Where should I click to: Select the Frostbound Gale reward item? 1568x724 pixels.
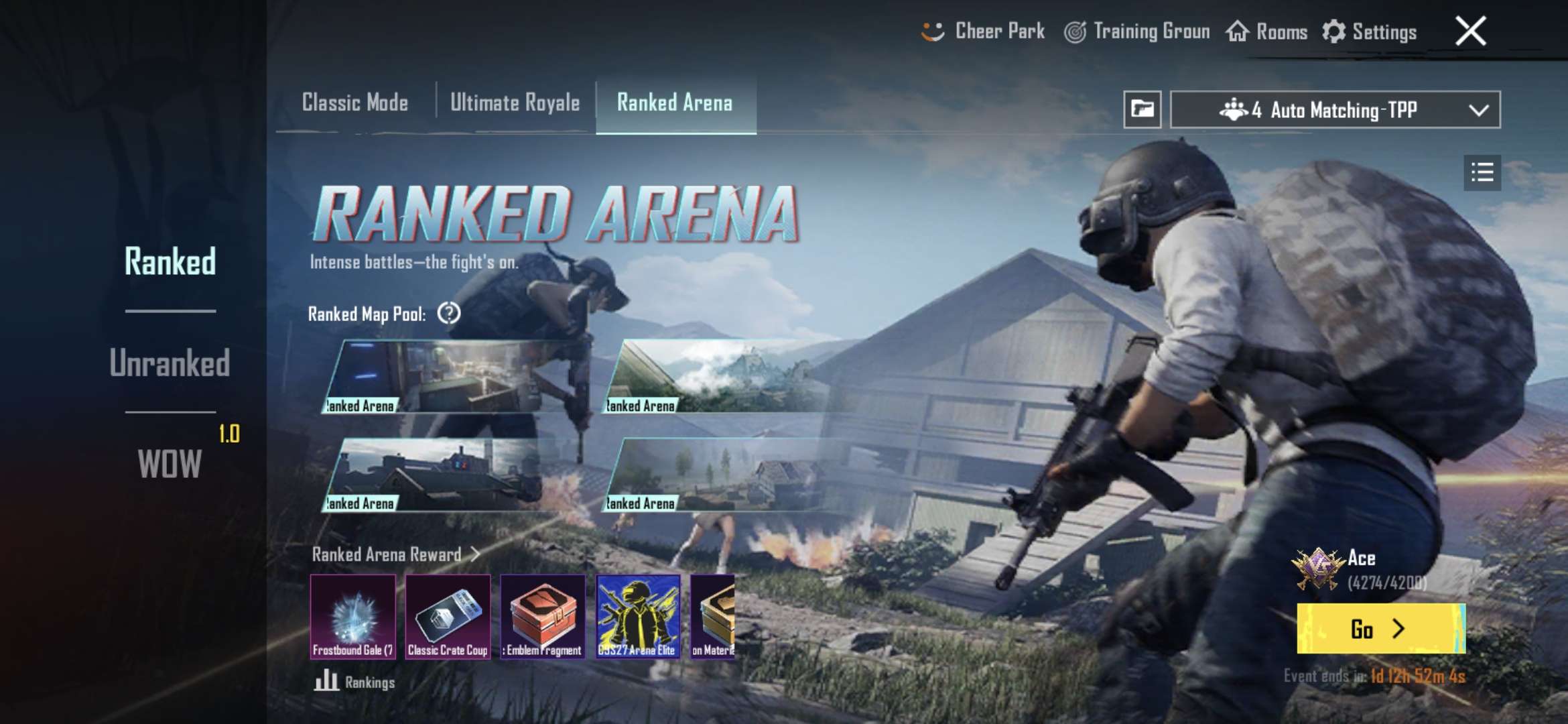(x=353, y=617)
